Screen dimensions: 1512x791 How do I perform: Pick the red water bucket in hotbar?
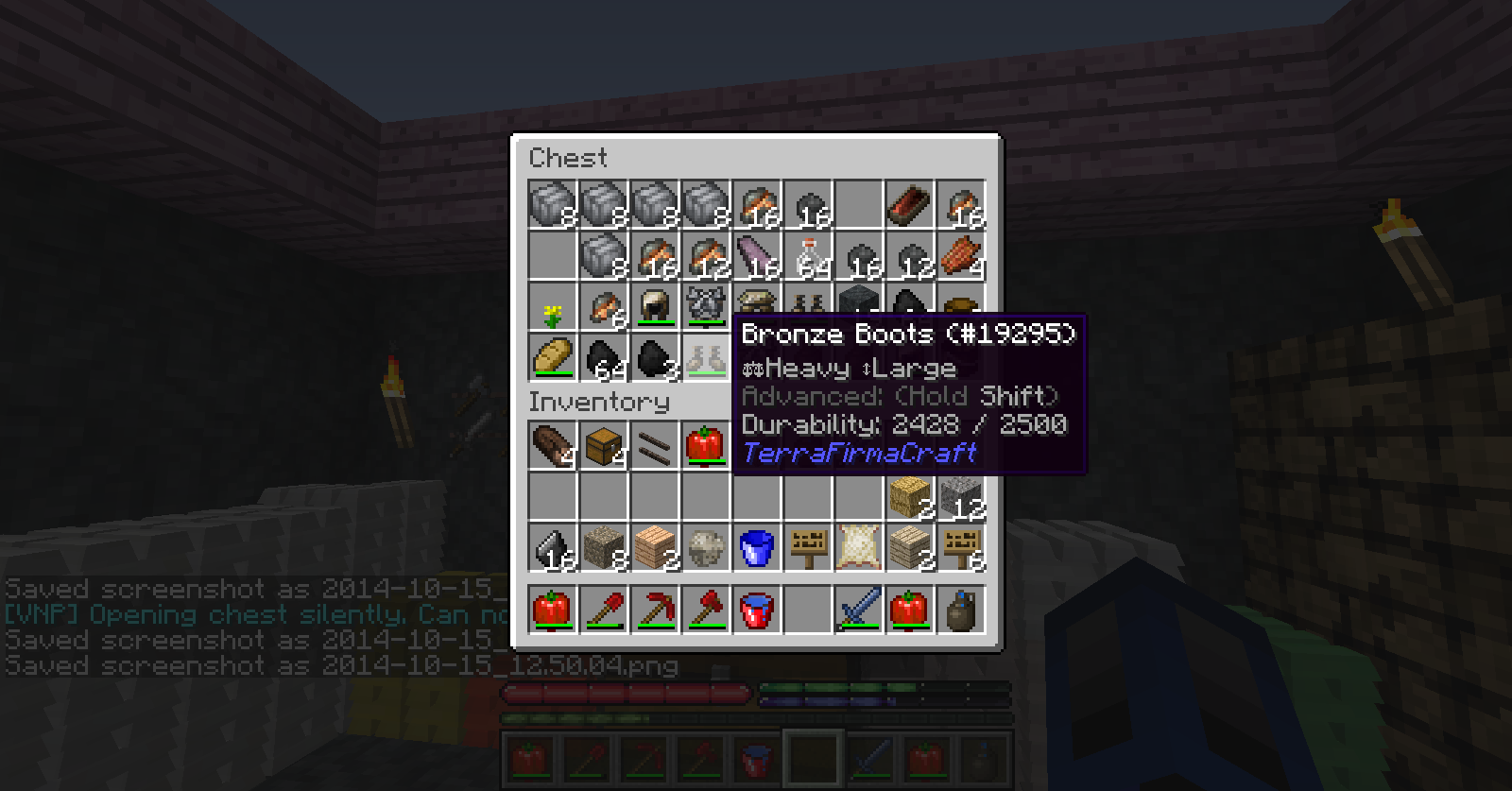(757, 610)
